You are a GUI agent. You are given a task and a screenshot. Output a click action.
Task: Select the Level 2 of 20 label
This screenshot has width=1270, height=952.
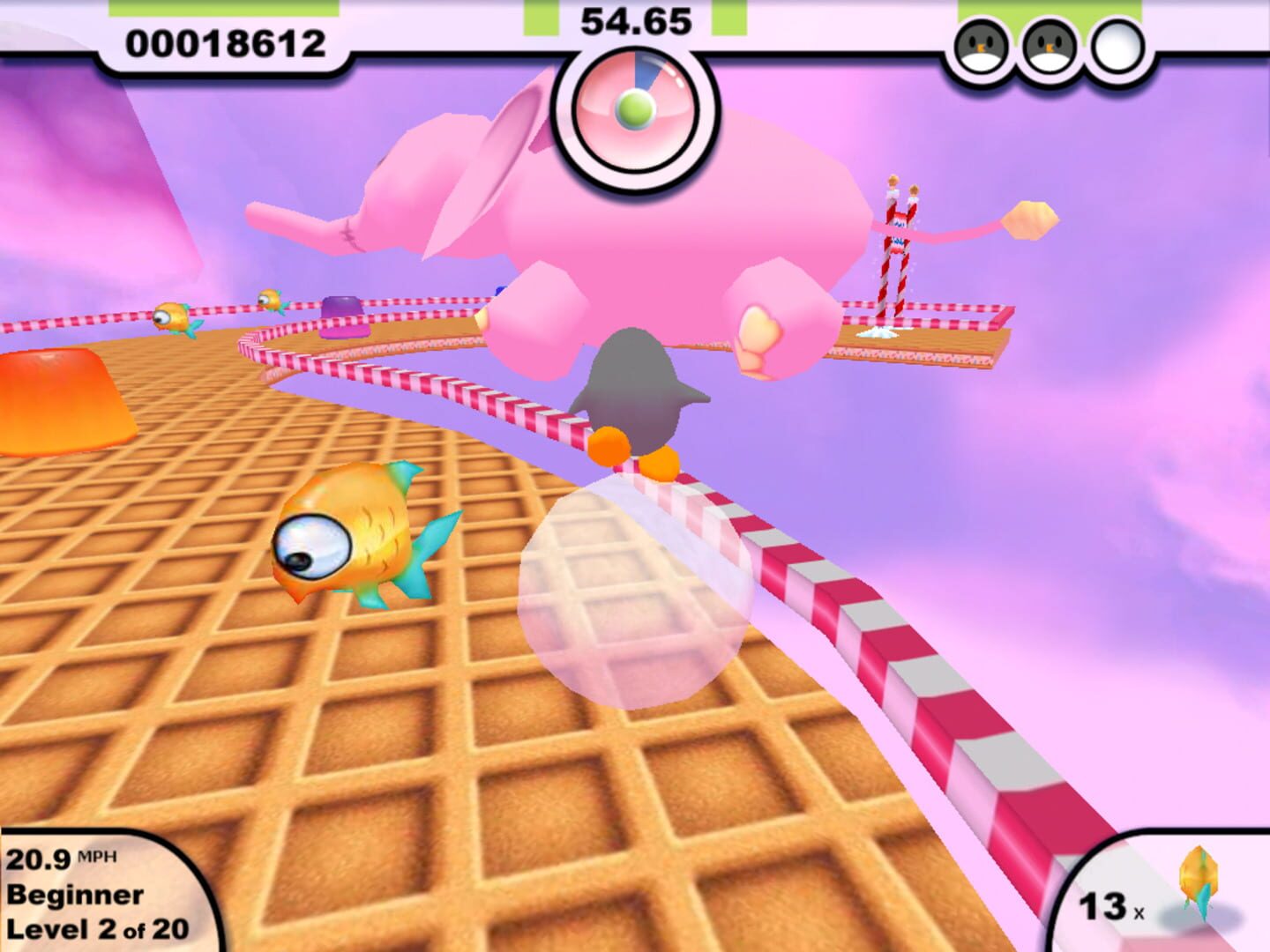pyautogui.click(x=97, y=927)
